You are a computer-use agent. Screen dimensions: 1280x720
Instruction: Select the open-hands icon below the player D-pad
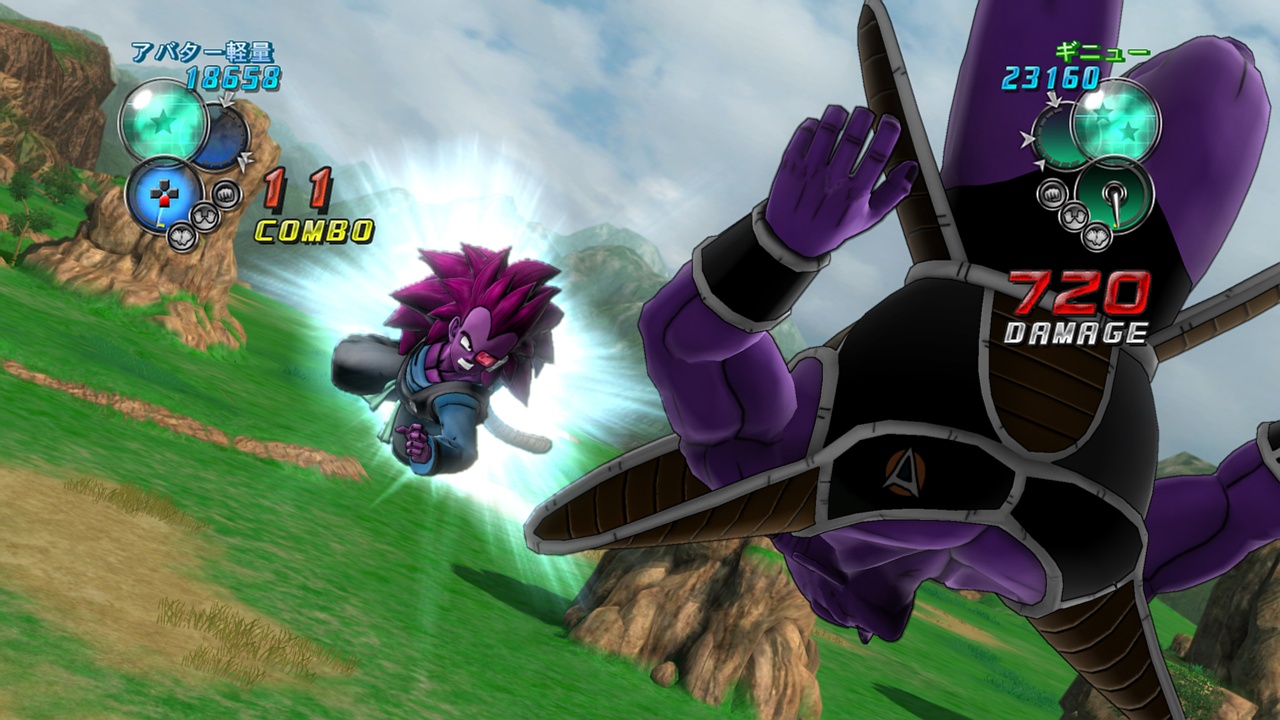(204, 218)
